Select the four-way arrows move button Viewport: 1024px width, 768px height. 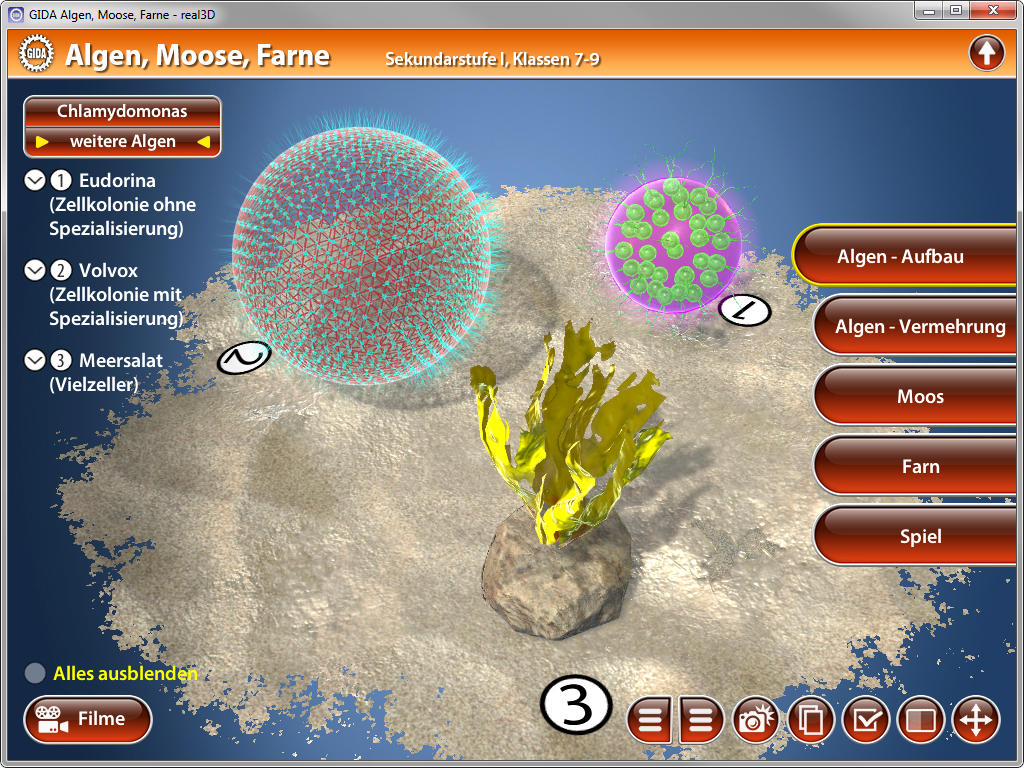pos(975,720)
